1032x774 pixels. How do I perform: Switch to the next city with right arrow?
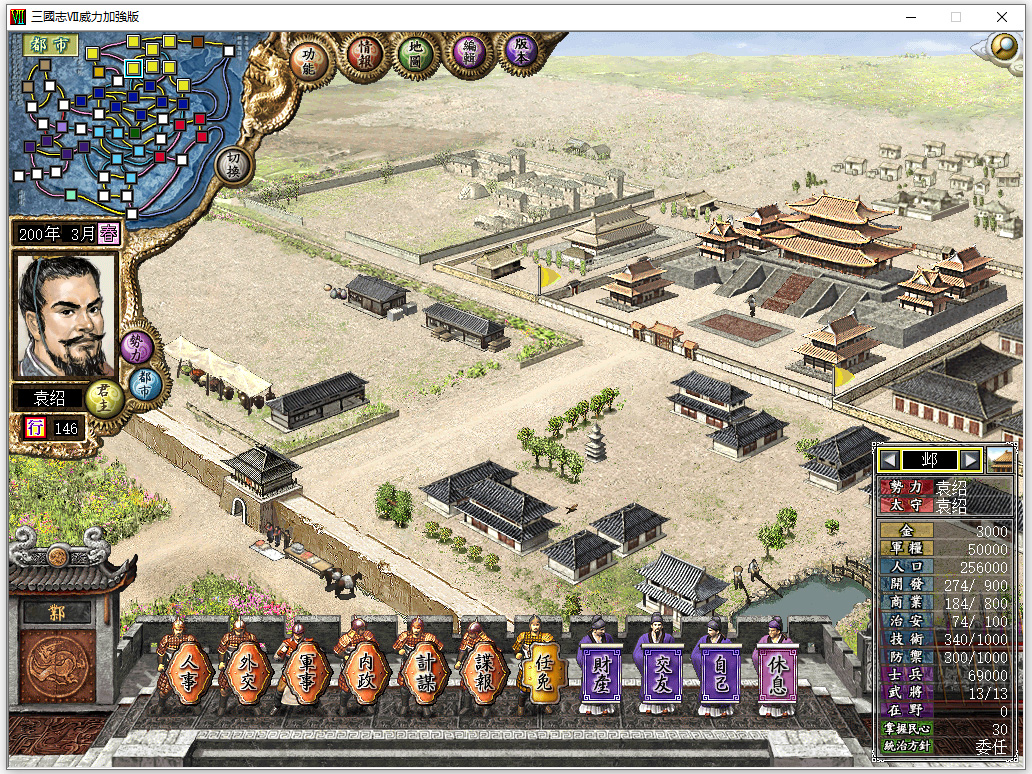tap(970, 460)
